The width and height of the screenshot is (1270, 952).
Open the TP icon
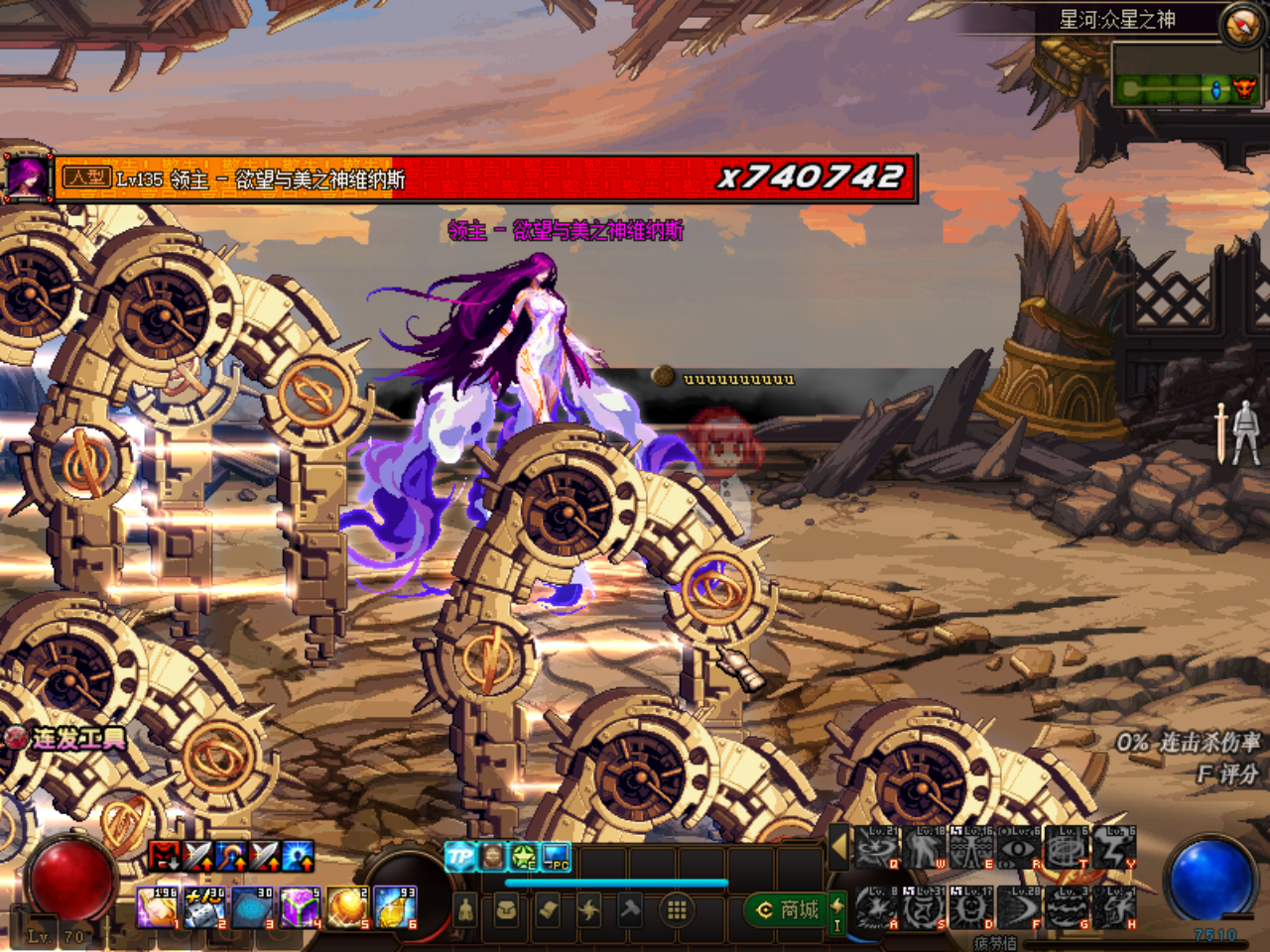[460, 857]
